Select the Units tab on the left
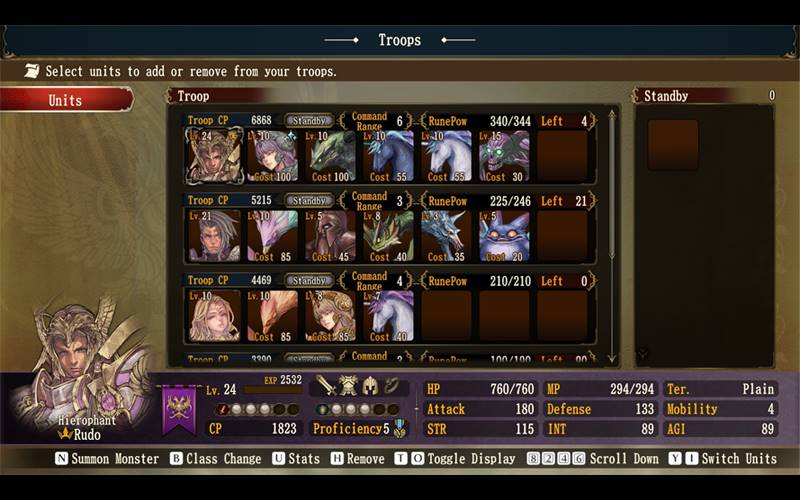Image resolution: width=800 pixels, height=500 pixels. [x=66, y=100]
